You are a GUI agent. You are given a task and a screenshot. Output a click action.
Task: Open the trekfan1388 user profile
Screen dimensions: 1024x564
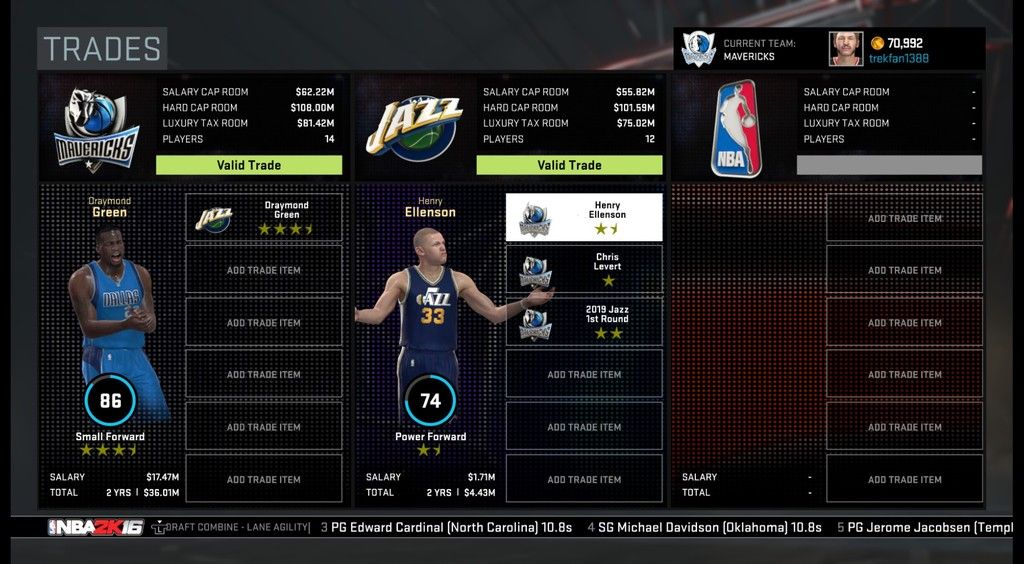pyautogui.click(x=897, y=58)
